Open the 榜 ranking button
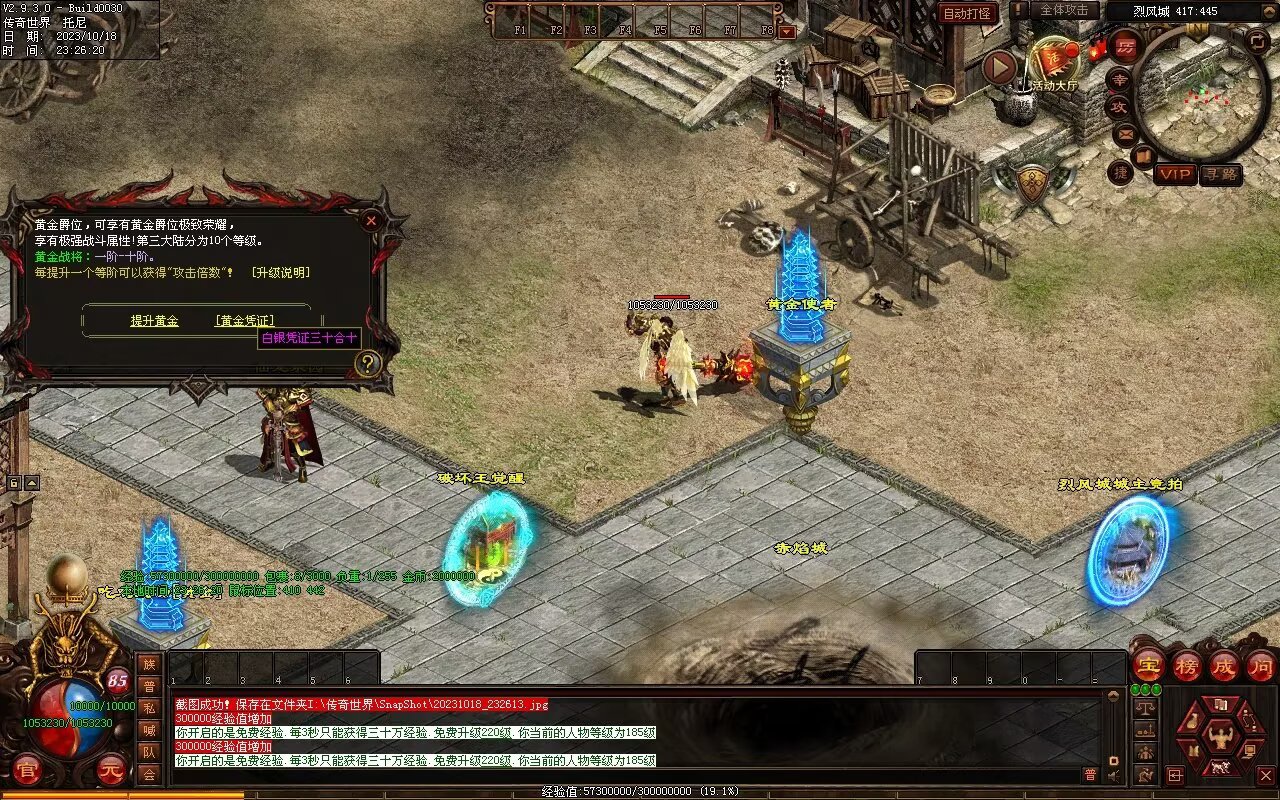Viewport: 1280px width, 800px height. click(x=1186, y=665)
